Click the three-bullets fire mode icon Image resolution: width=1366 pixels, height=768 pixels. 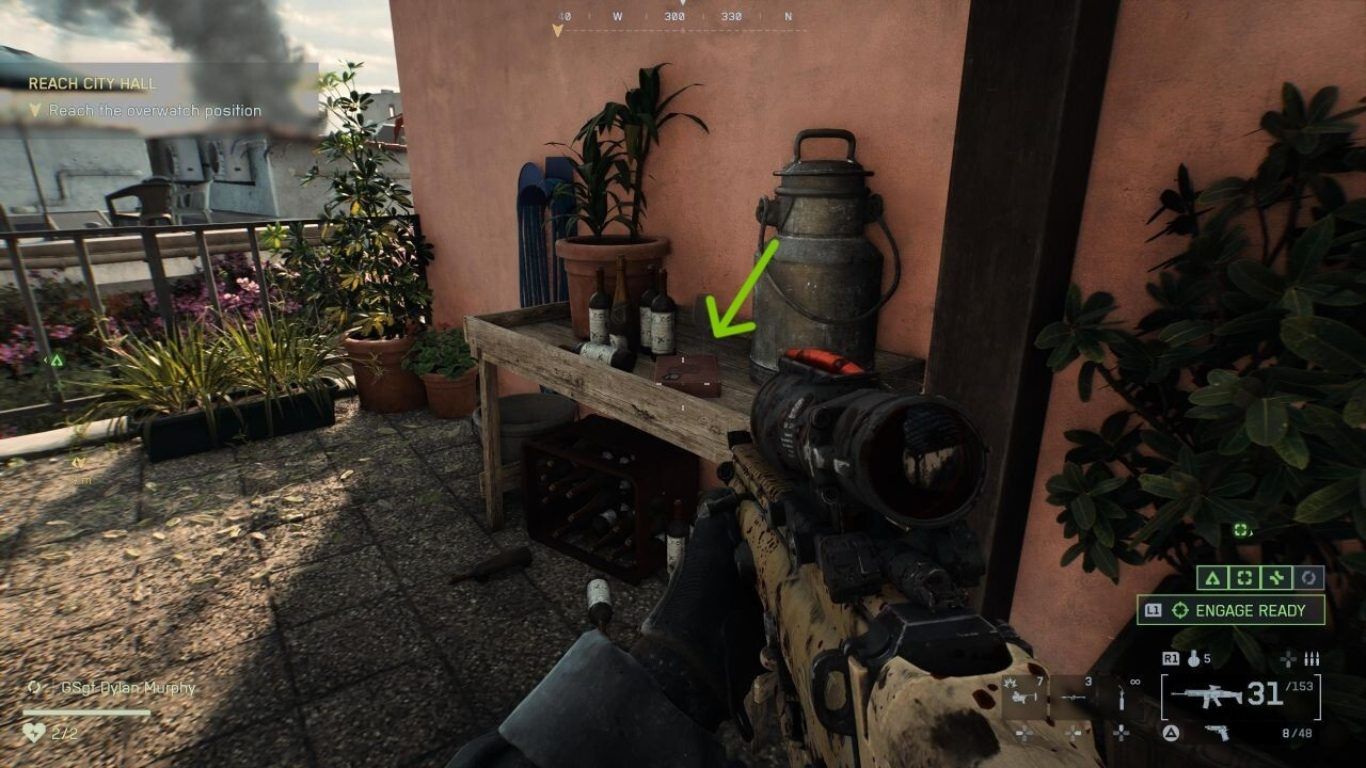[x=1312, y=659]
